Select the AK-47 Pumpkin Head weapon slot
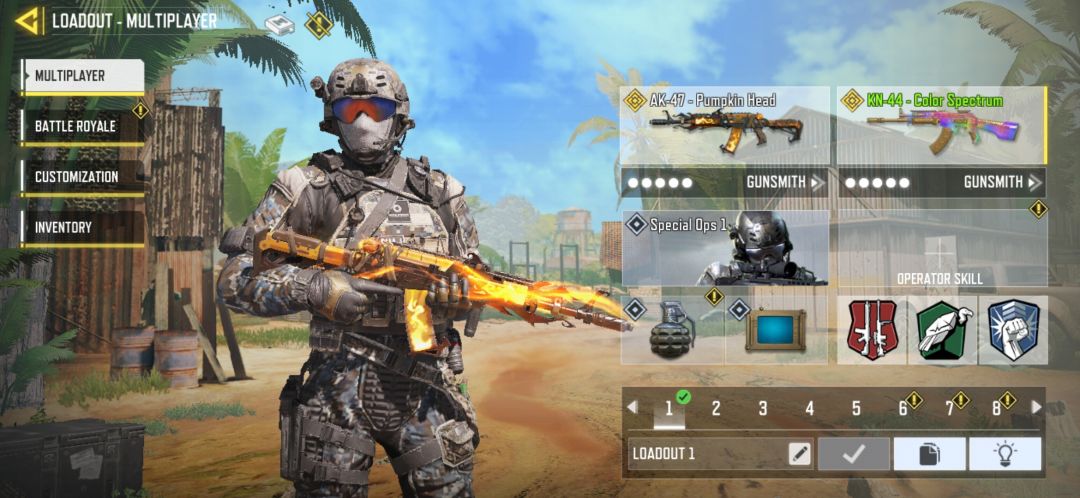This screenshot has height=498, width=1080. point(725,126)
